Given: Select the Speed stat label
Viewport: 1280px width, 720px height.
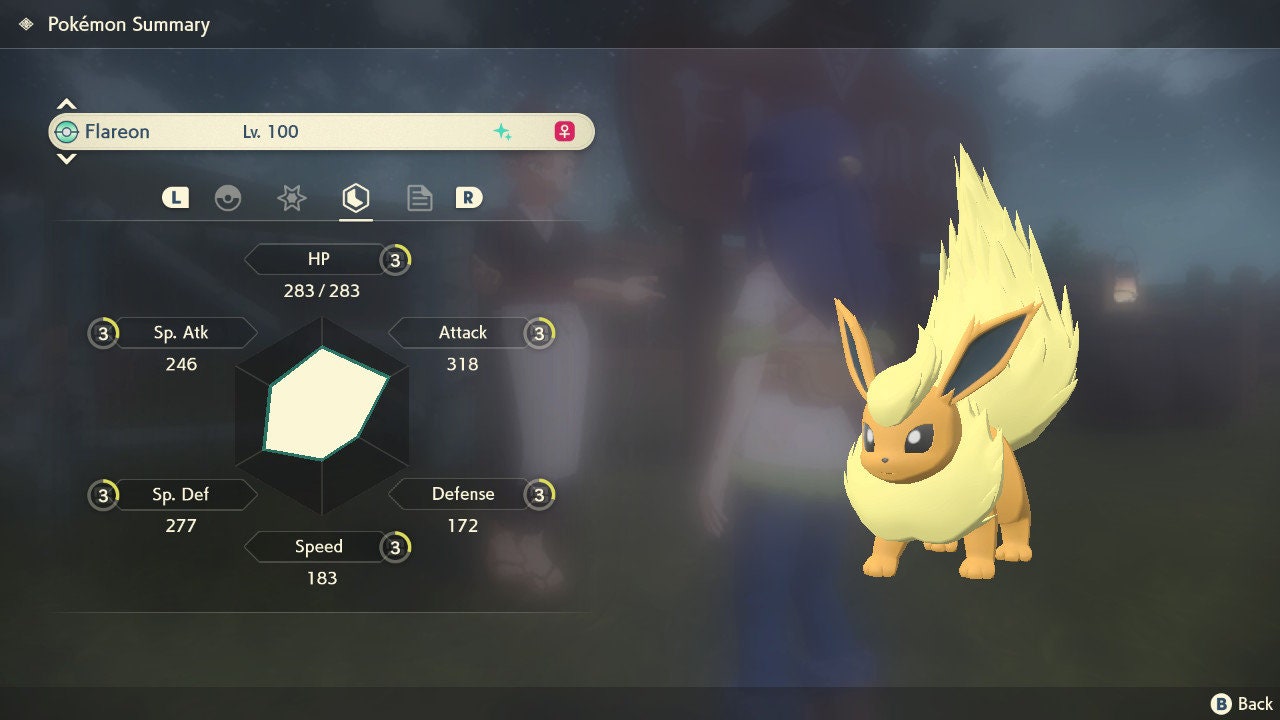Looking at the screenshot, I should point(318,547).
